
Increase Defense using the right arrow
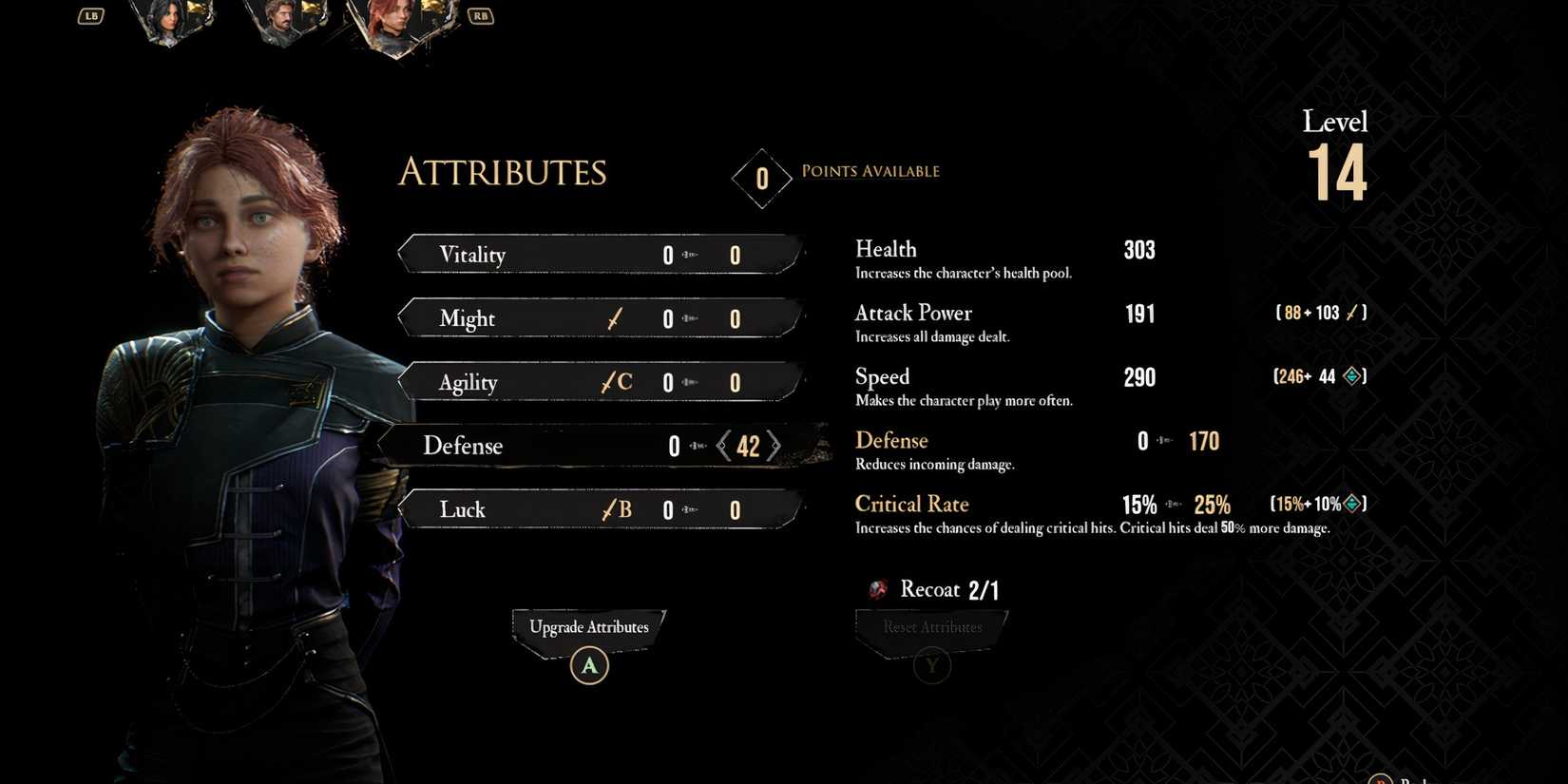pos(776,446)
